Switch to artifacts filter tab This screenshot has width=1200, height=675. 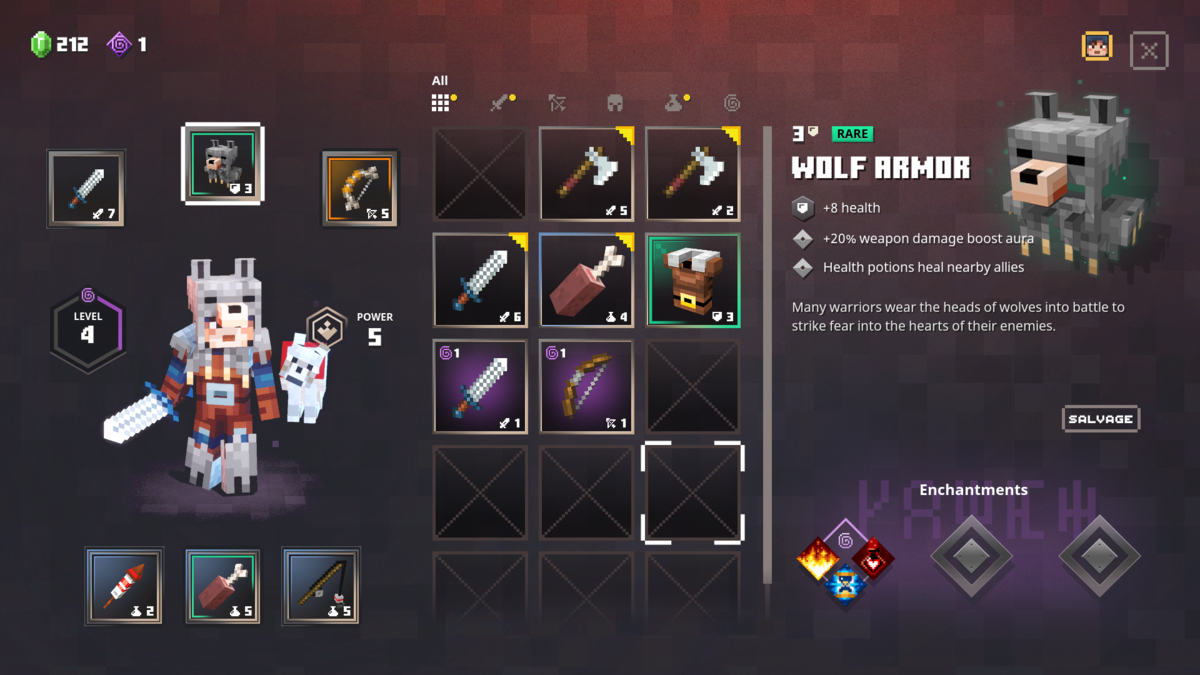coord(675,102)
